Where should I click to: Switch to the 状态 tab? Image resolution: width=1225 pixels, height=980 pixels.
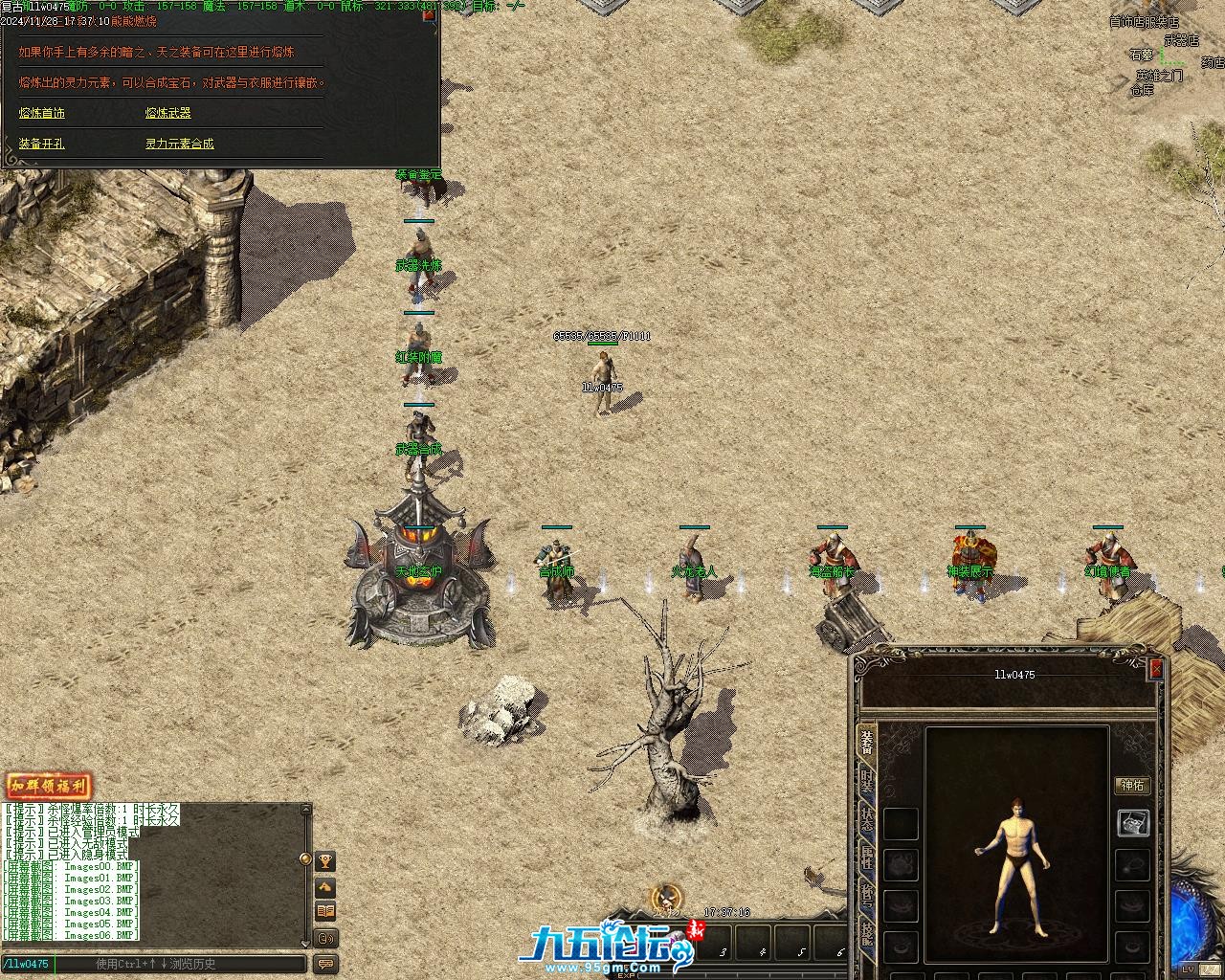[867, 819]
